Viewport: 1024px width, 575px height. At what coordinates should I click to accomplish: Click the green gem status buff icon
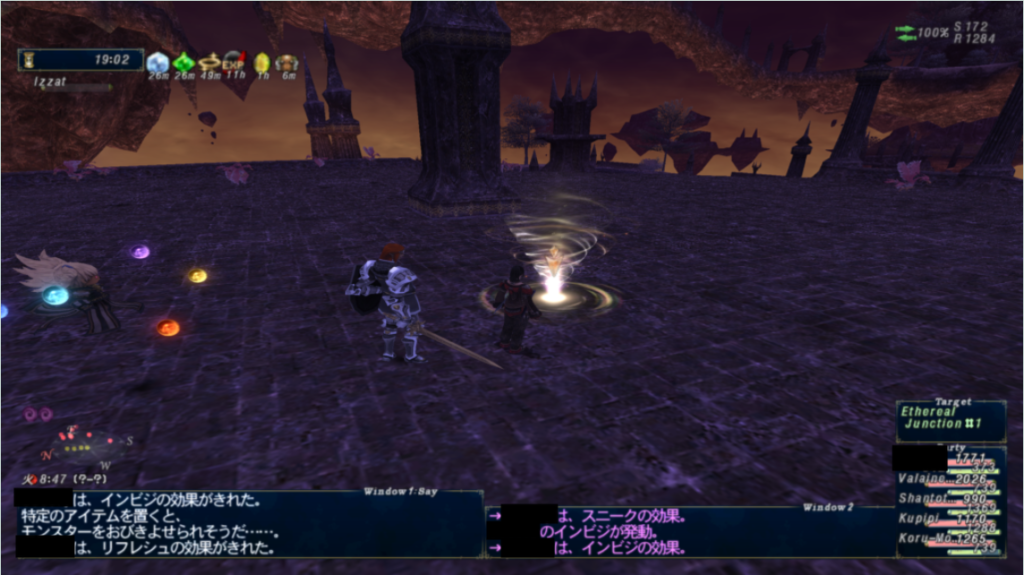click(184, 62)
